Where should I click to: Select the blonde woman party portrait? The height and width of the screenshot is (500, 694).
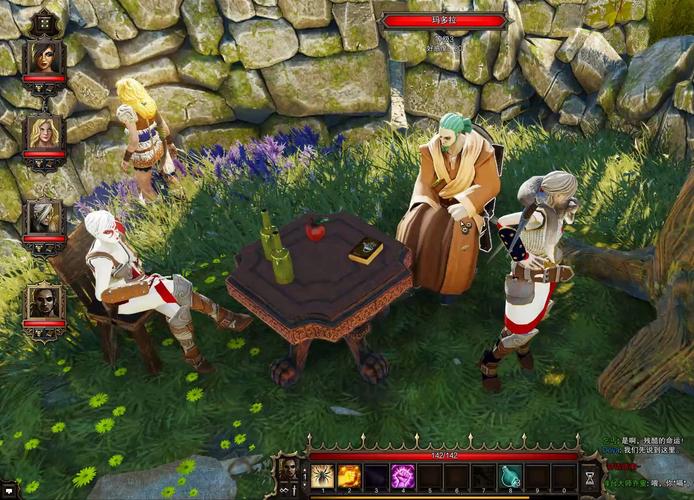[x=45, y=133]
